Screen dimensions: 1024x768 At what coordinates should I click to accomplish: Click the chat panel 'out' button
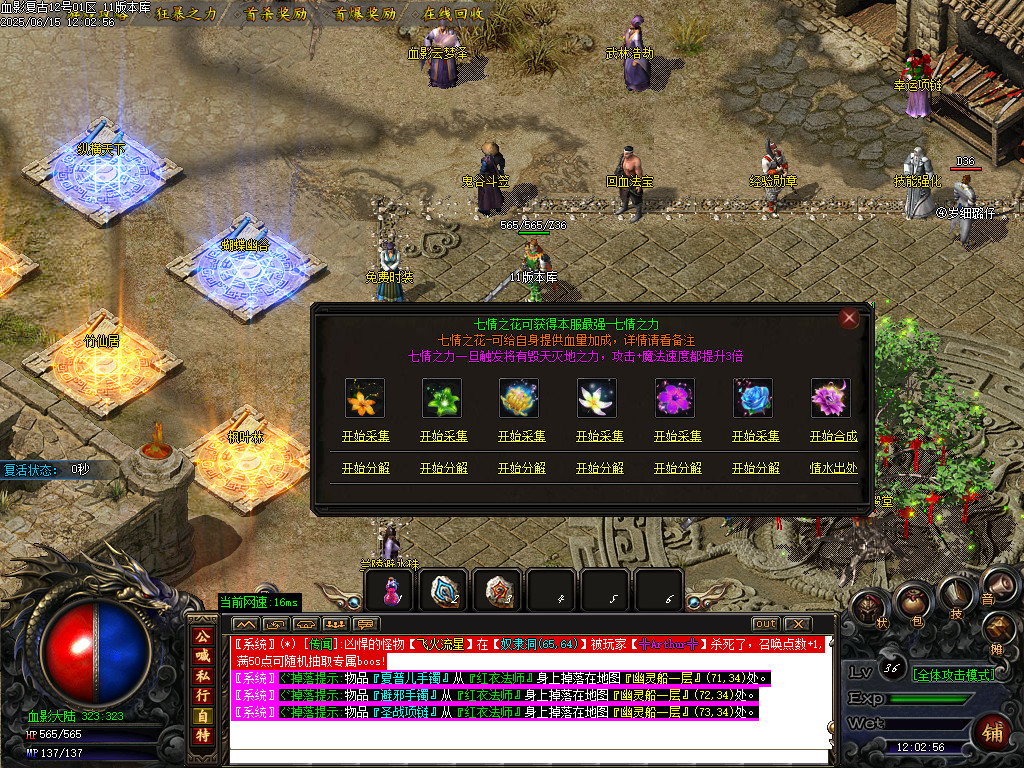765,624
